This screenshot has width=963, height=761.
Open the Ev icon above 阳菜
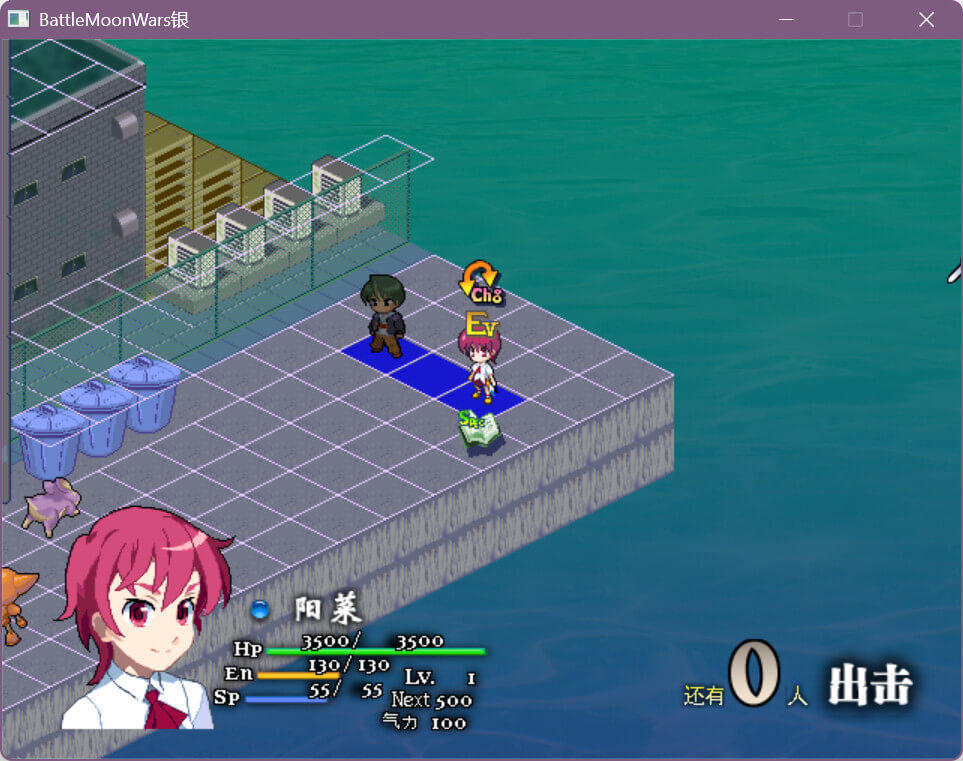pos(481,324)
